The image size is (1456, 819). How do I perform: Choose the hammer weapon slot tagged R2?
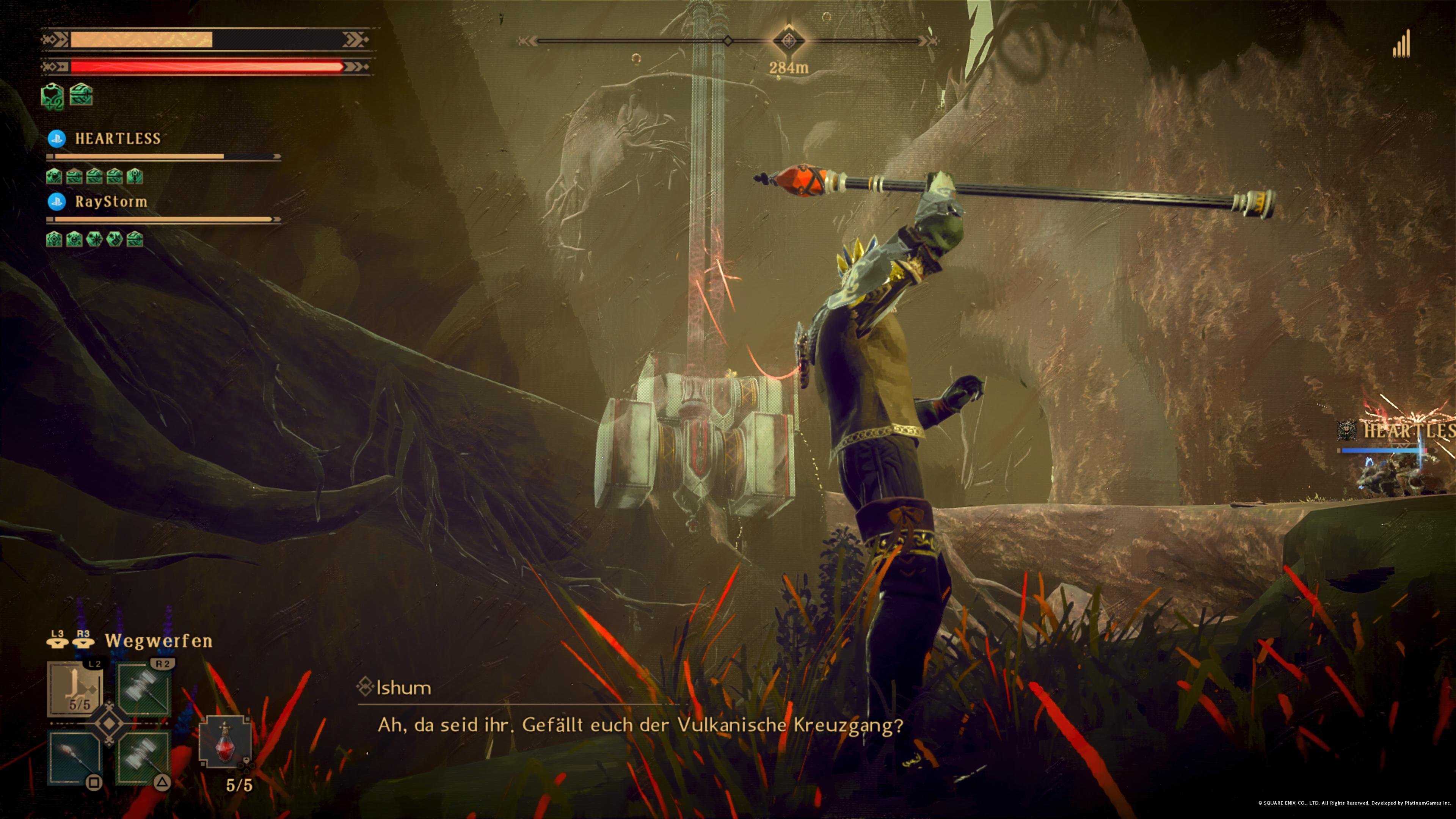[x=144, y=690]
